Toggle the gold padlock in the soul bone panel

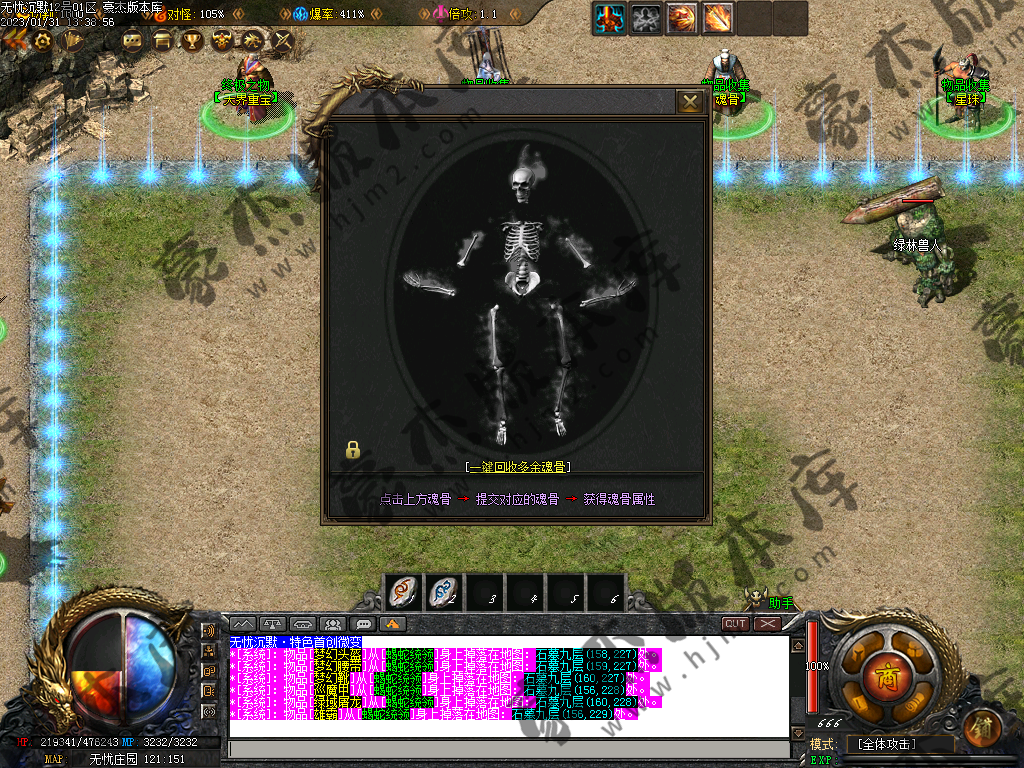(352, 450)
